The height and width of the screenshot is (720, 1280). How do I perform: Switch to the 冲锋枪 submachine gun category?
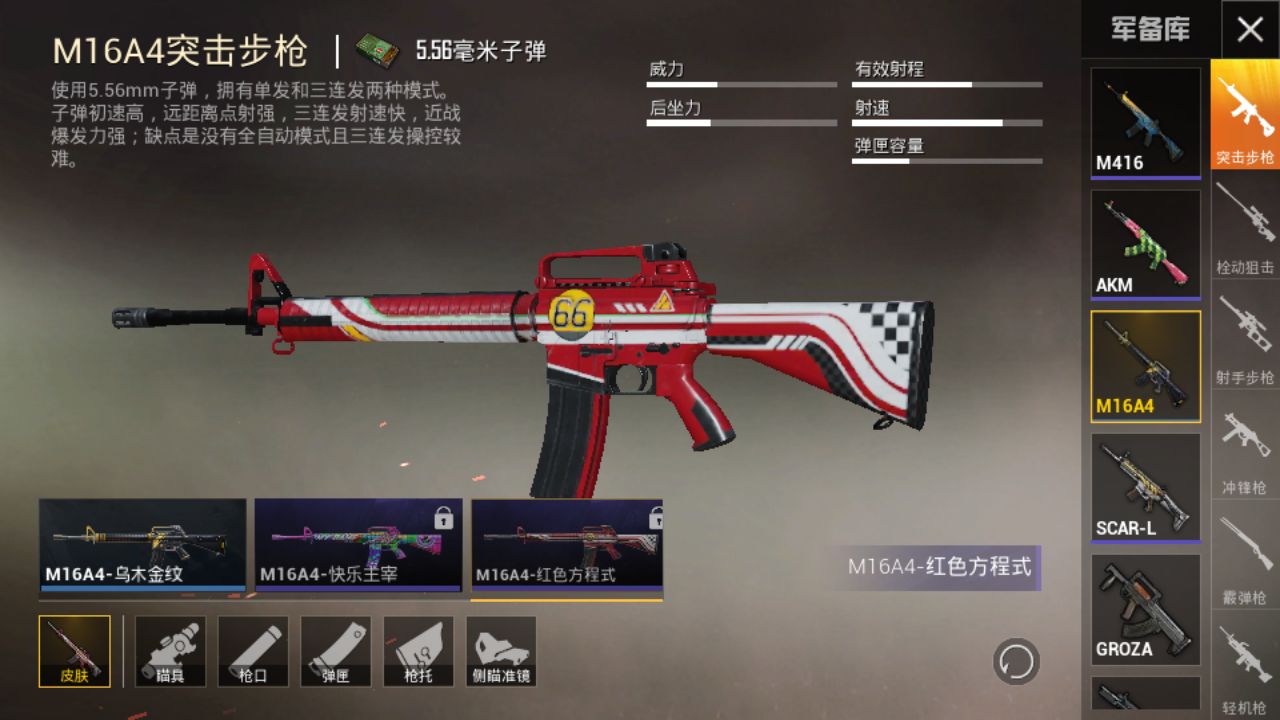coord(1245,445)
